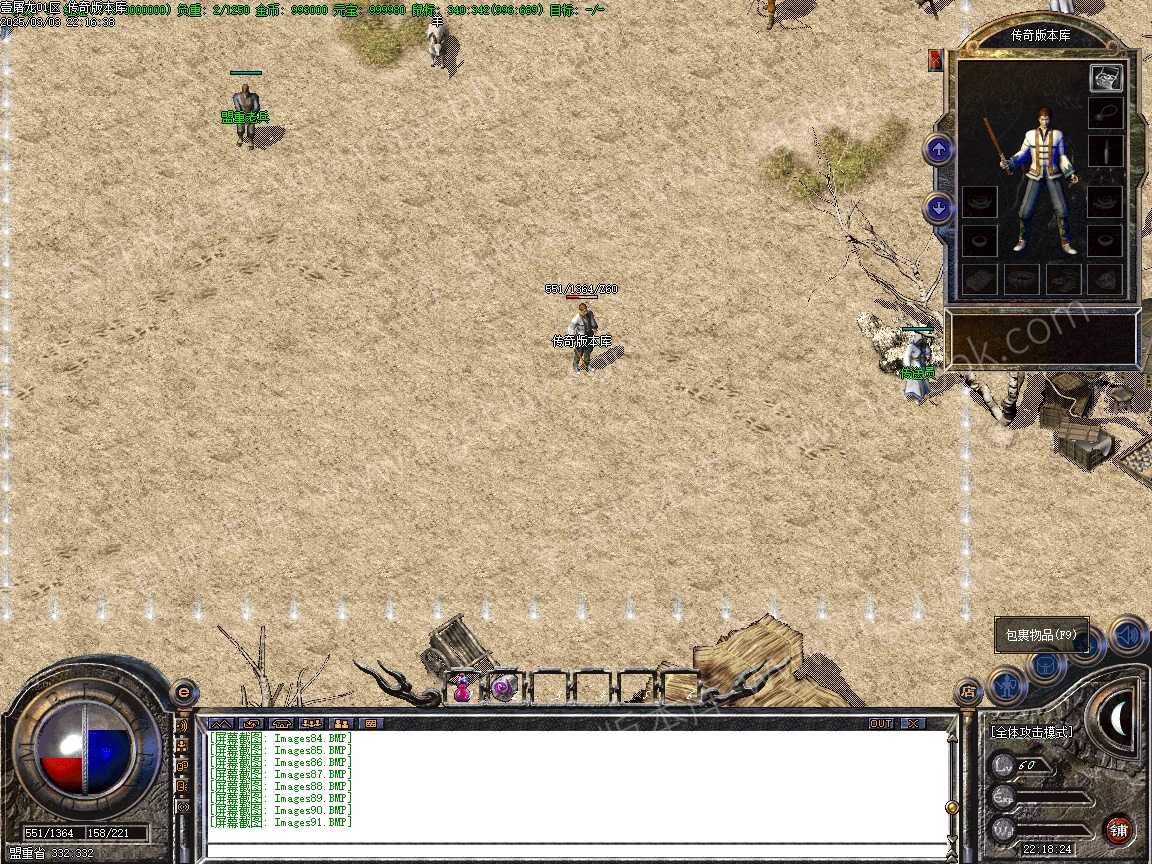Open the bag inventory round button
1152x864 pixels.
(x=1046, y=664)
